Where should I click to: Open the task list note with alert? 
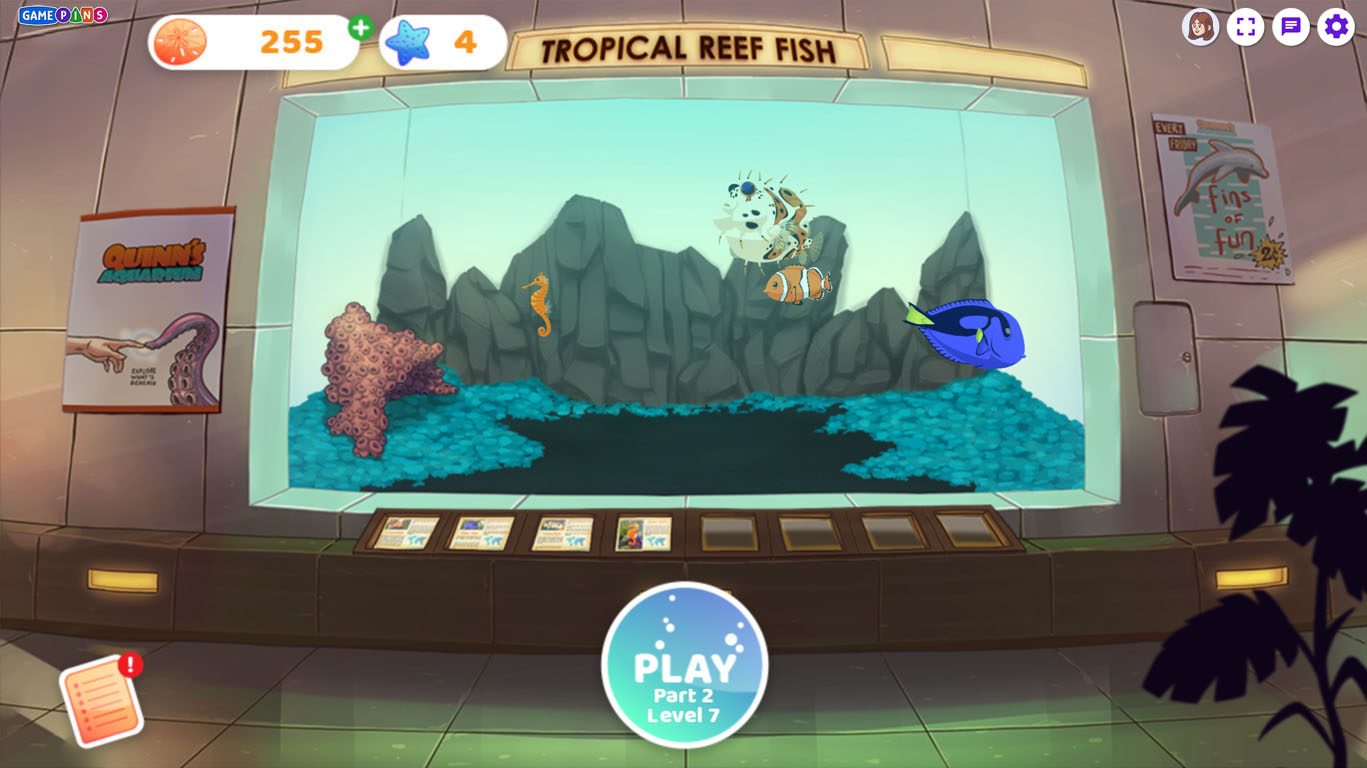point(102,699)
